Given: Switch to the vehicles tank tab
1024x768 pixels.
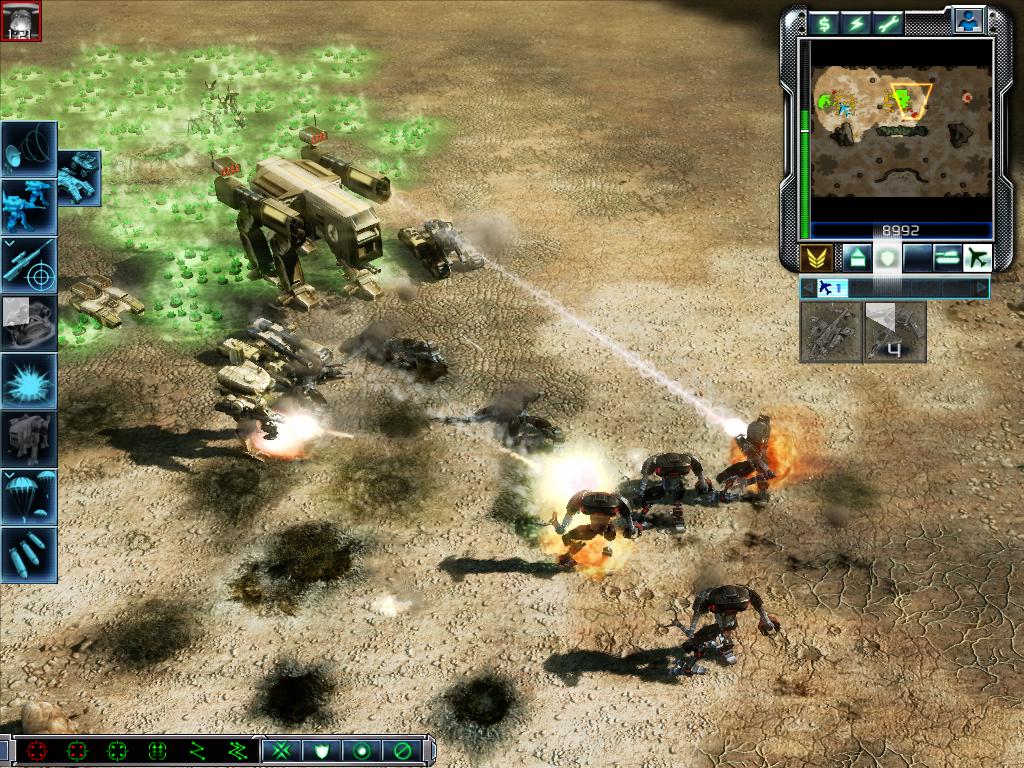Looking at the screenshot, I should (946, 258).
